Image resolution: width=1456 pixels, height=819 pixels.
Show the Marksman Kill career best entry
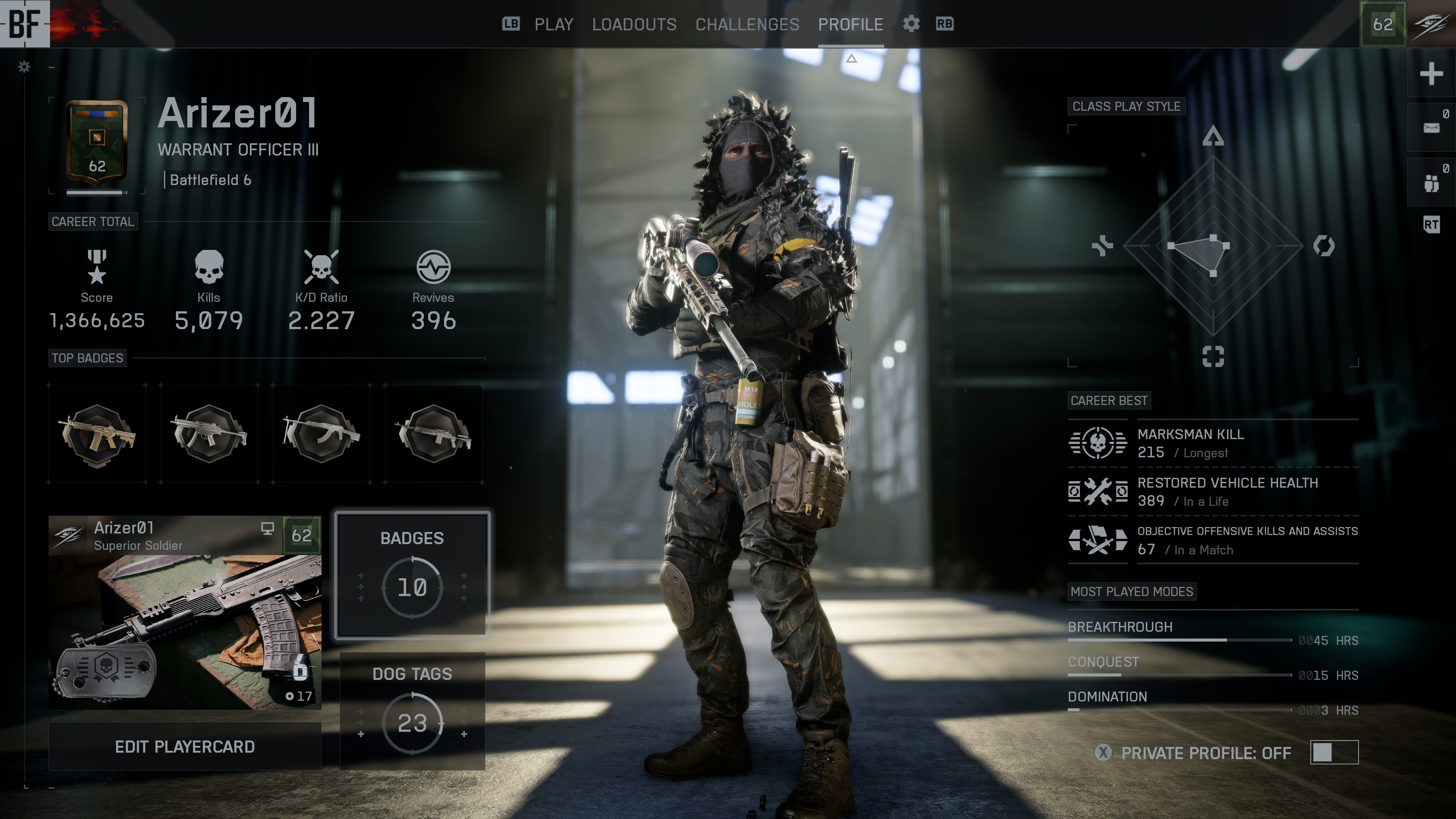pyautogui.click(x=1213, y=443)
